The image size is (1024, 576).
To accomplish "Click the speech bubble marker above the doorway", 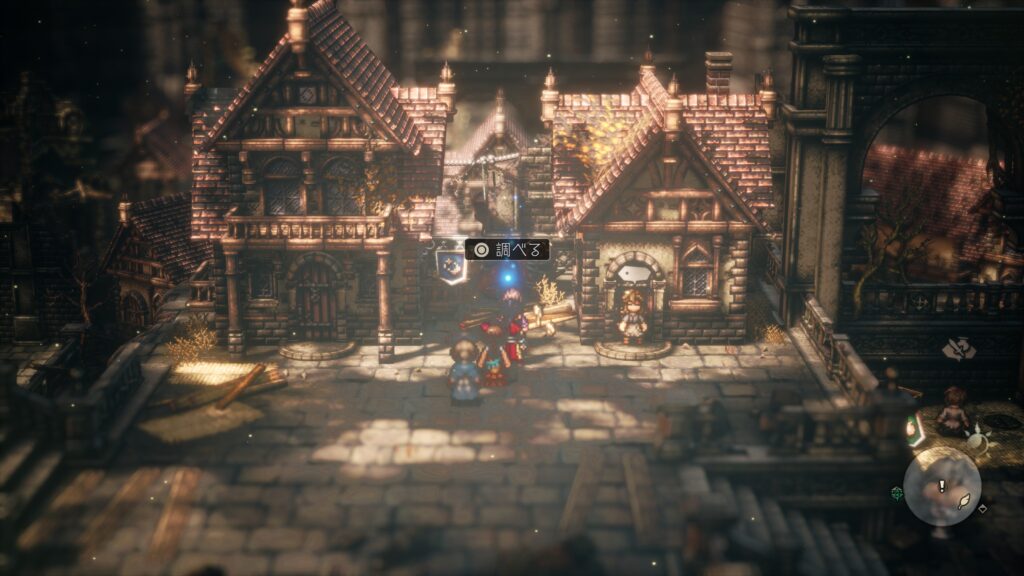I will pyautogui.click(x=632, y=272).
